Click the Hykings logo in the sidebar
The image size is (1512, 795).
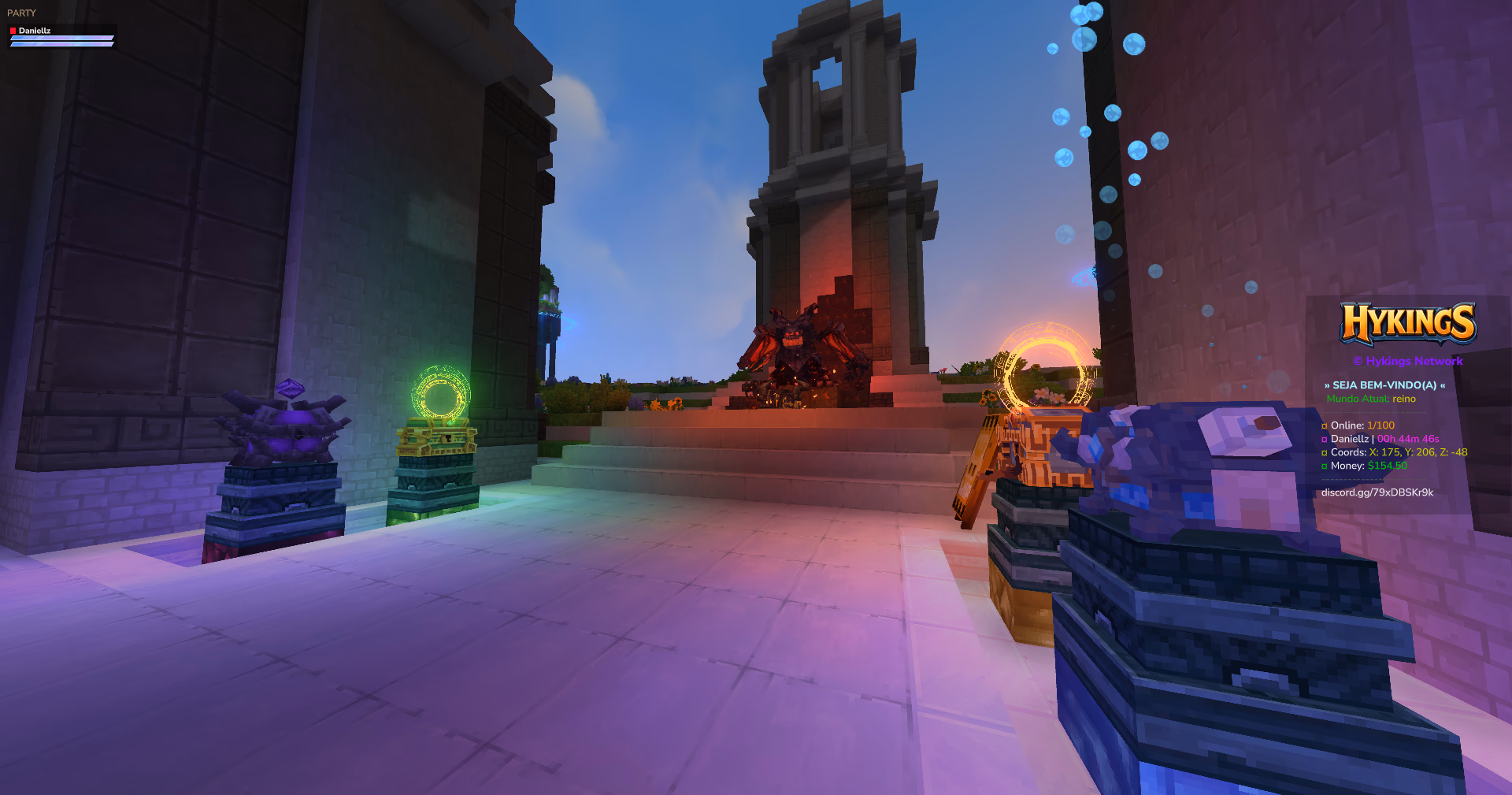pyautogui.click(x=1409, y=325)
